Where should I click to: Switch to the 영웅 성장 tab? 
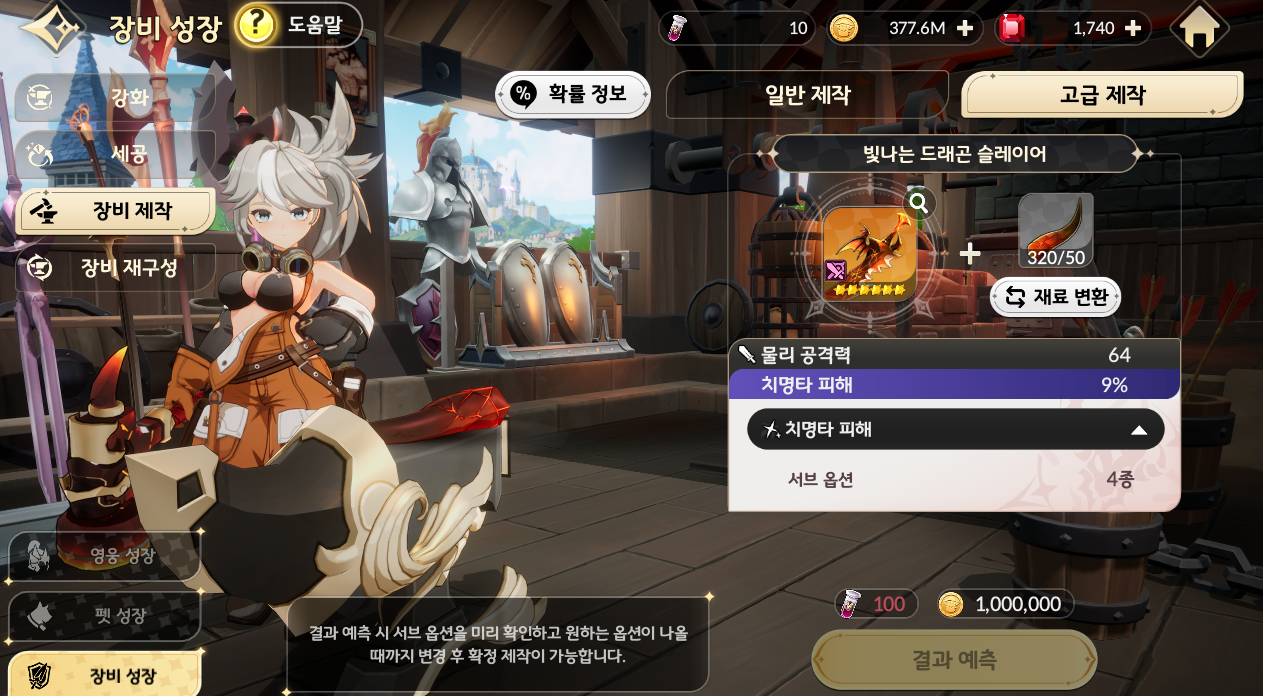click(105, 556)
